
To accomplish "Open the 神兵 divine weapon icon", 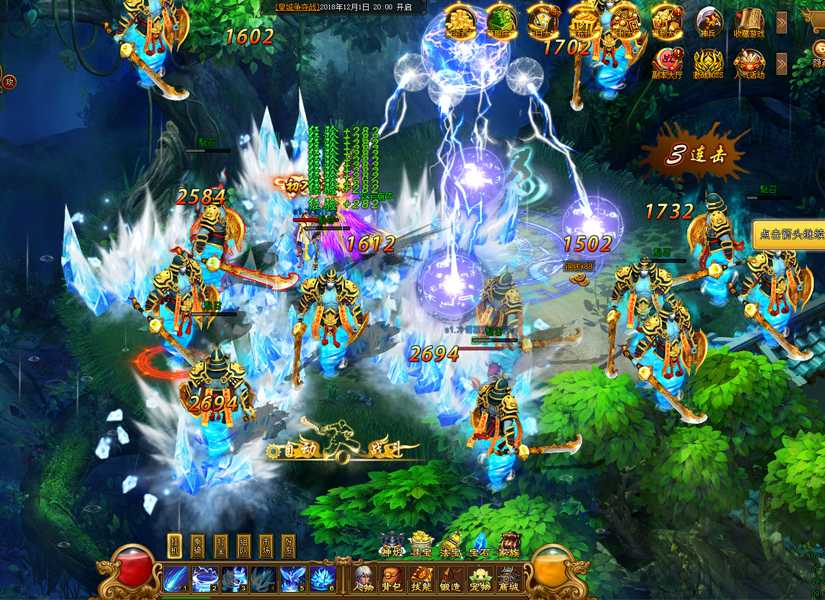I will (708, 21).
